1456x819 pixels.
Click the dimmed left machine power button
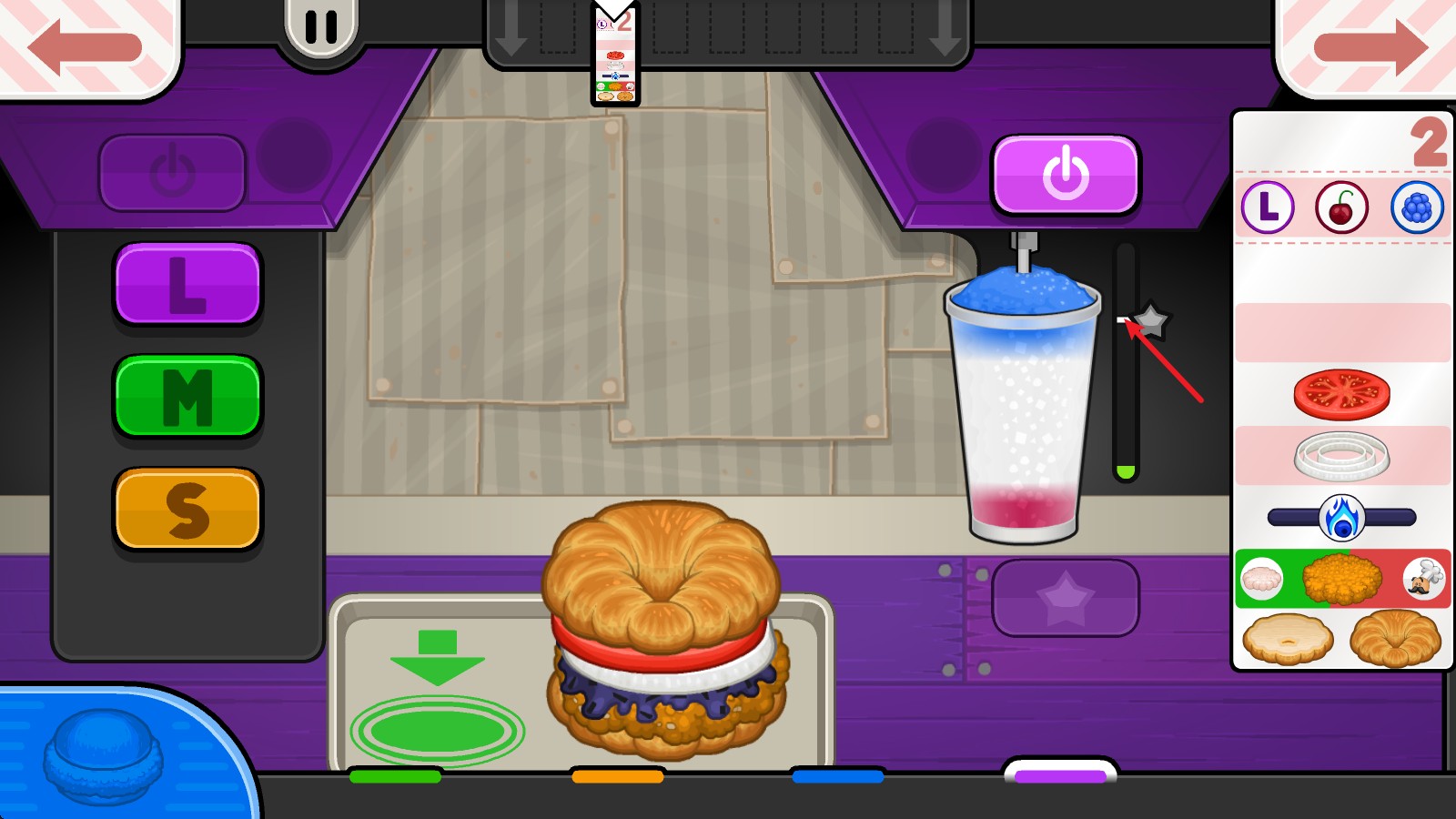(172, 172)
